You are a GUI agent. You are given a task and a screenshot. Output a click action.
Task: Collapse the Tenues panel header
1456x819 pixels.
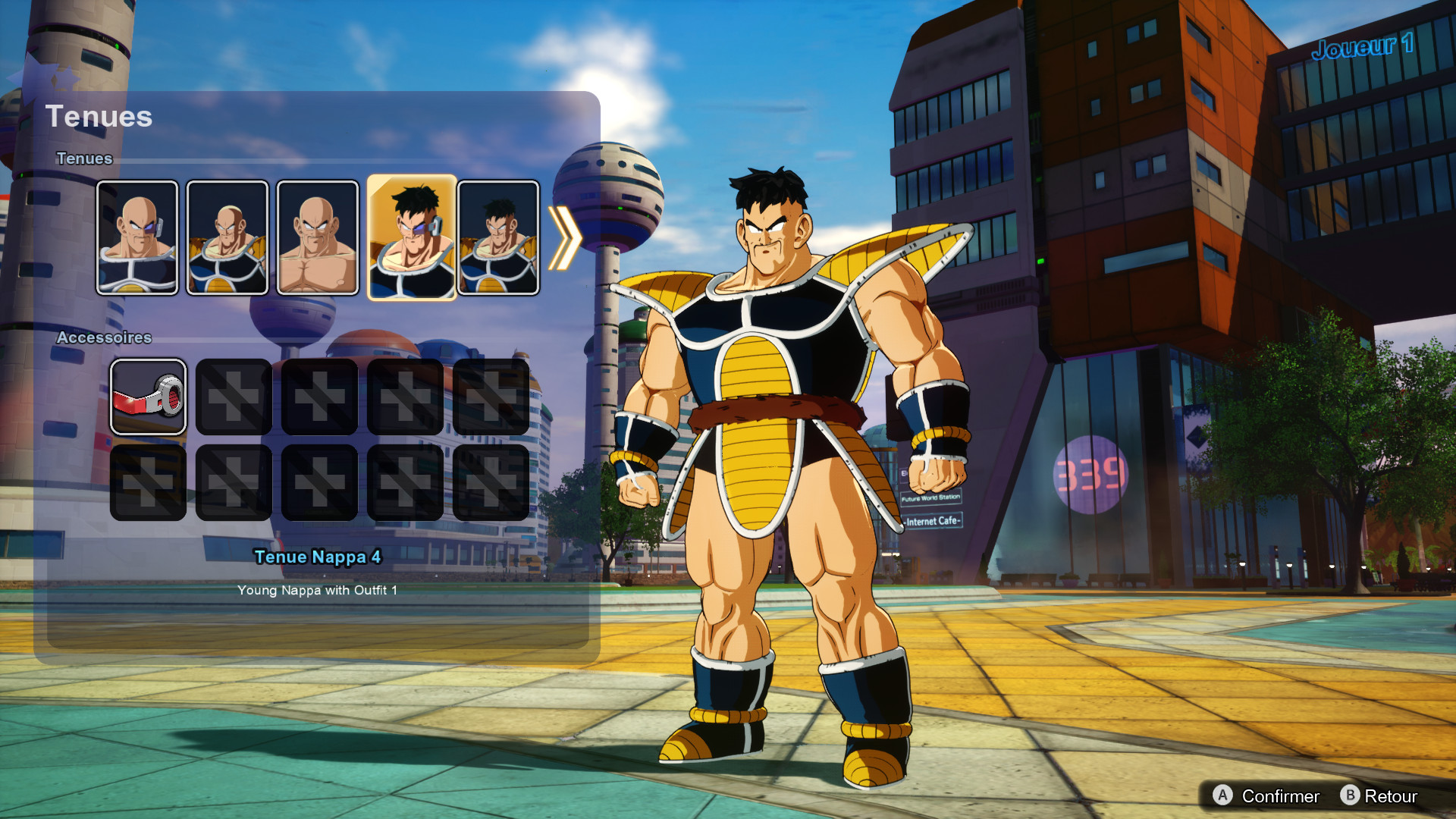(99, 117)
